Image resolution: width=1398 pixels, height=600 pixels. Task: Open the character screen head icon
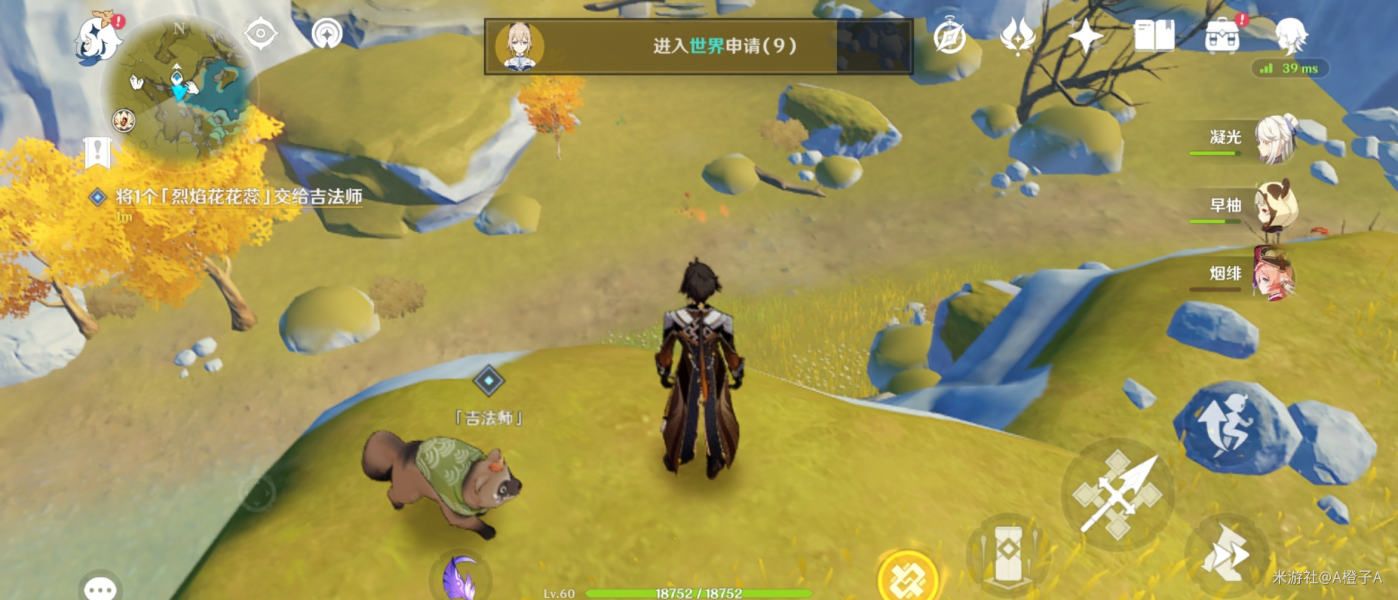point(1290,37)
